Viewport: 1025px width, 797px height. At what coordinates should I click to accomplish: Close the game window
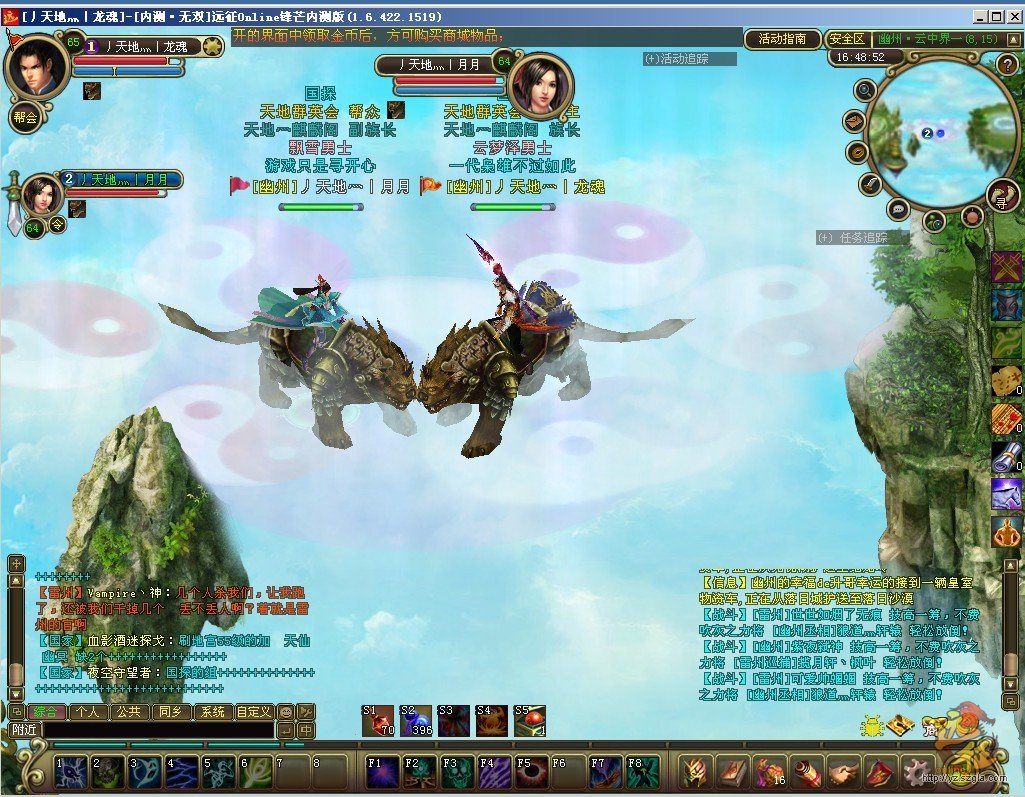point(1013,17)
